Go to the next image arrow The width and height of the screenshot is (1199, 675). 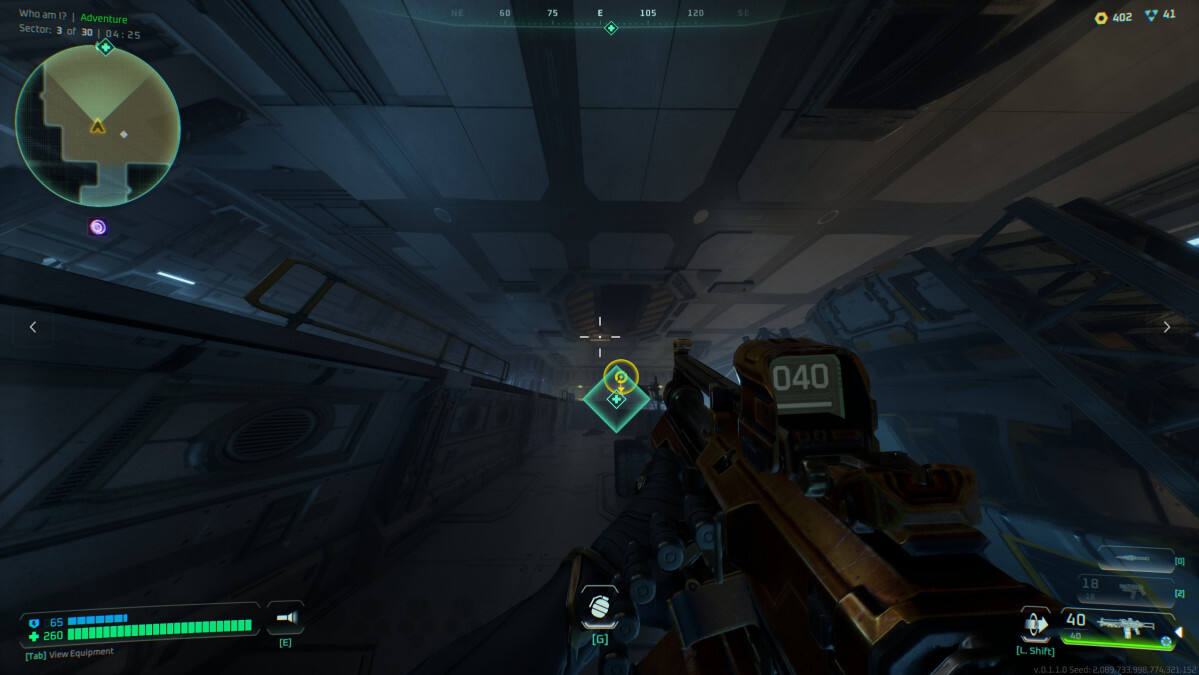point(1166,327)
